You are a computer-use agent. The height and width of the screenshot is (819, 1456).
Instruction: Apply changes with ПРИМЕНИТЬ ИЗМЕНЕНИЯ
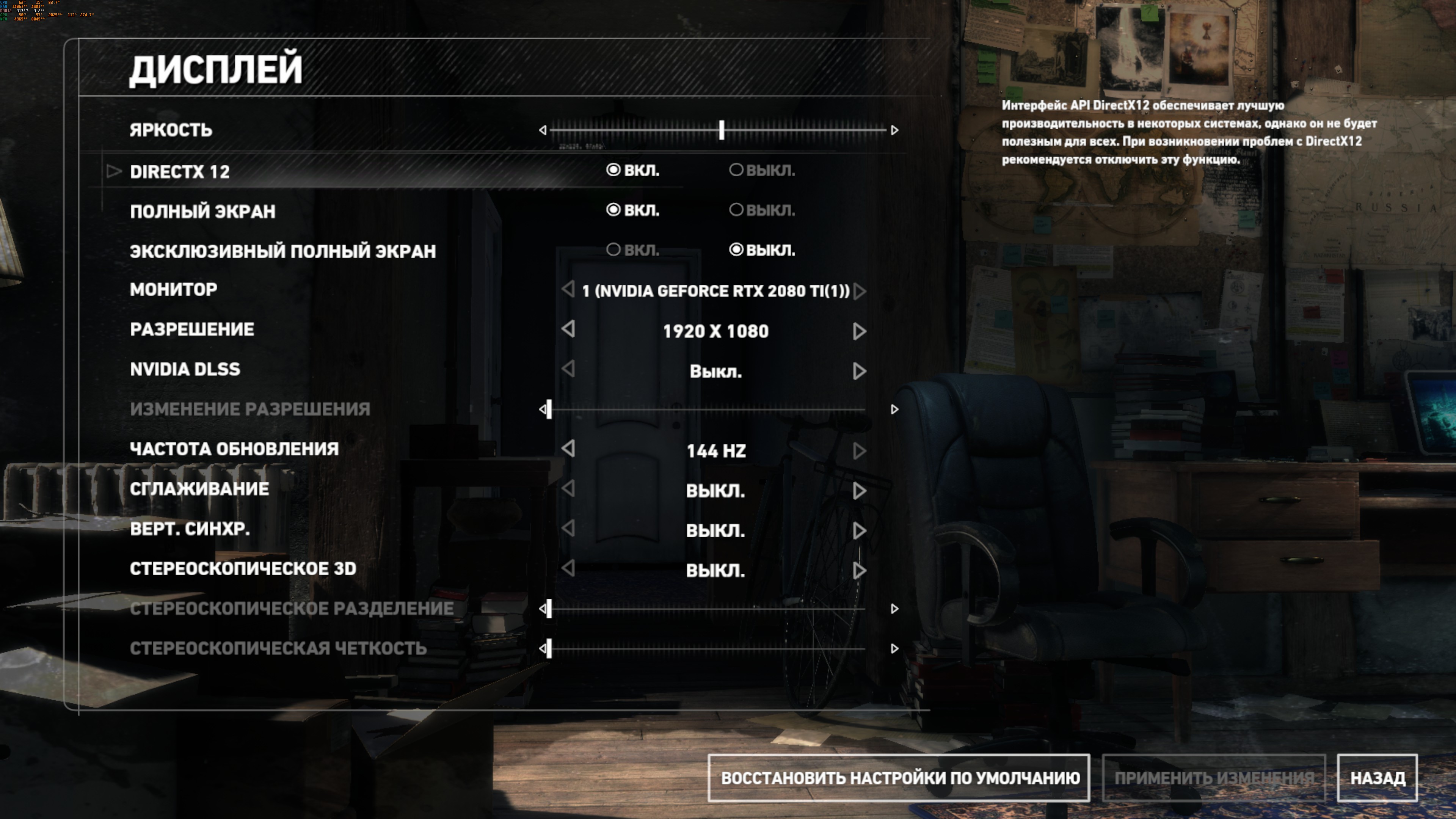tap(1213, 778)
